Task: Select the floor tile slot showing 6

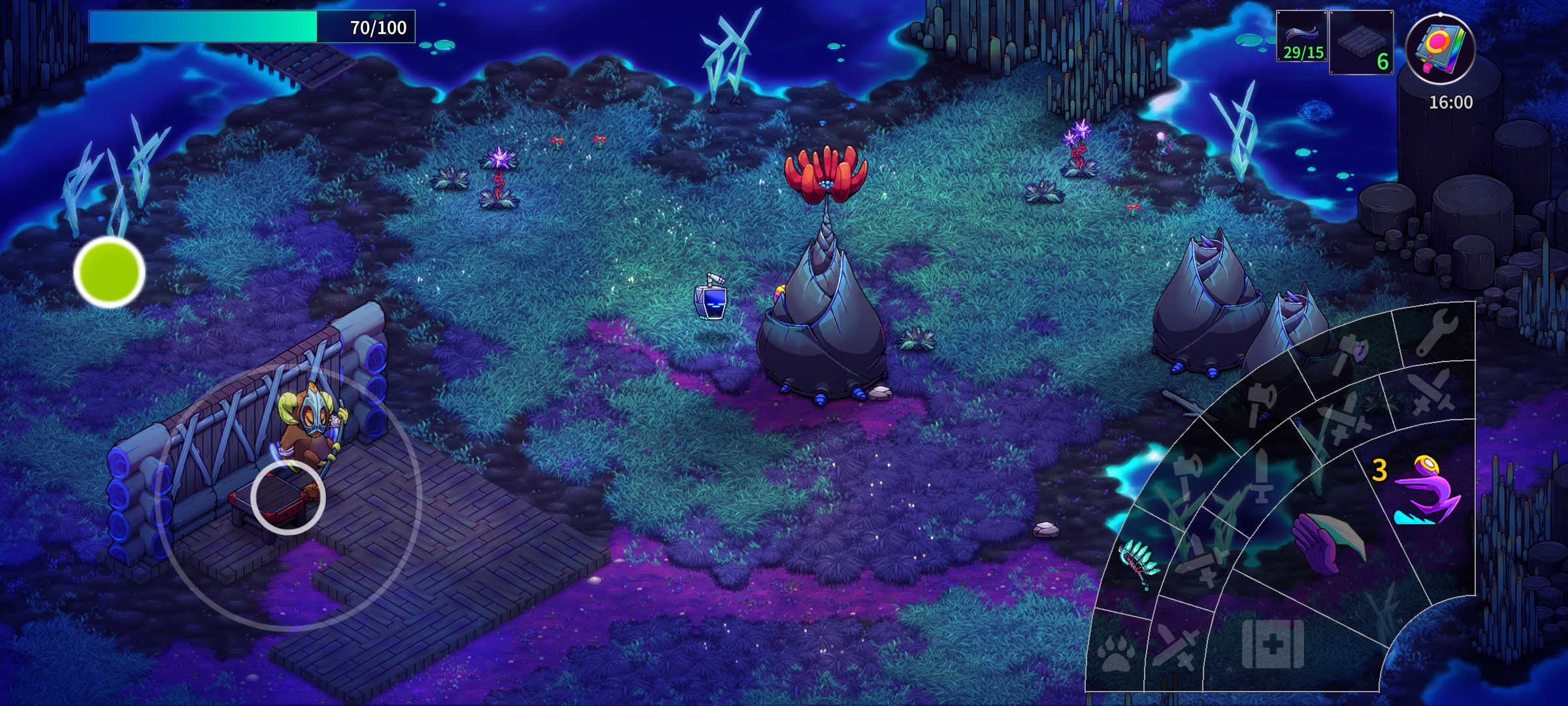Action: (x=1362, y=43)
